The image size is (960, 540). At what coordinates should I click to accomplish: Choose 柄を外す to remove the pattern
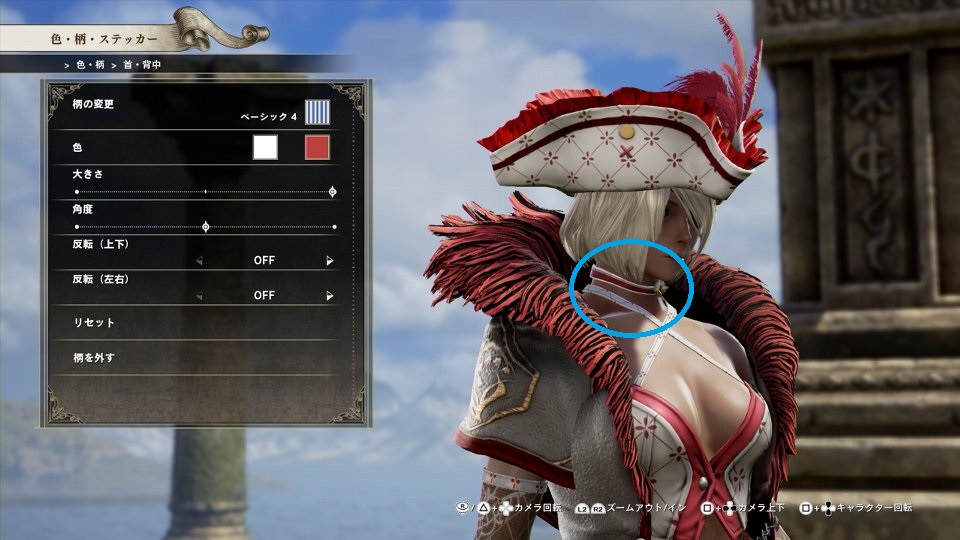(x=95, y=357)
